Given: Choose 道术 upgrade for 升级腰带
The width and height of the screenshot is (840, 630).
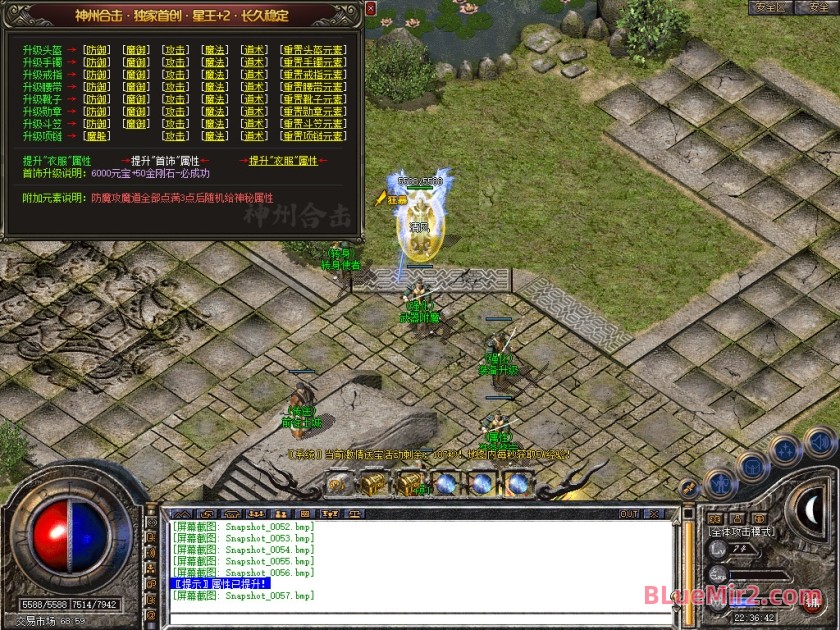Looking at the screenshot, I should point(254,87).
